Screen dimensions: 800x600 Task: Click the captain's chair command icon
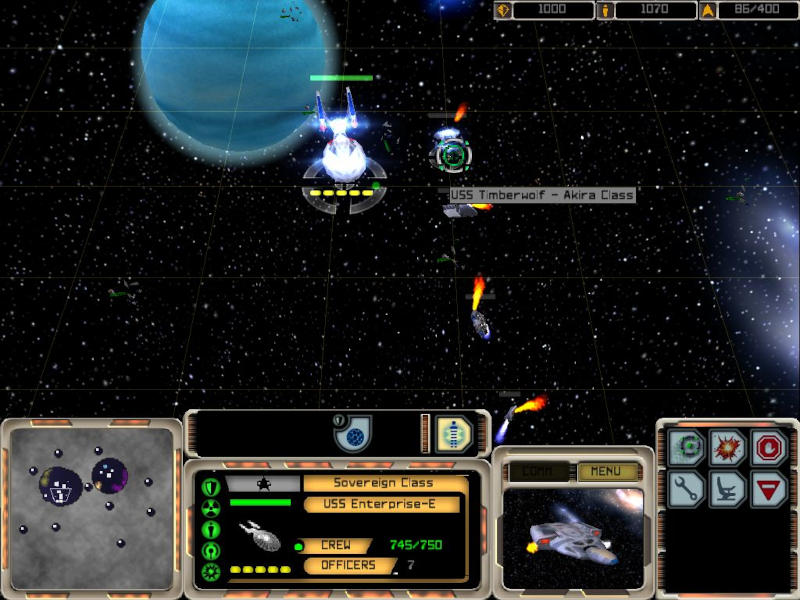click(x=728, y=489)
